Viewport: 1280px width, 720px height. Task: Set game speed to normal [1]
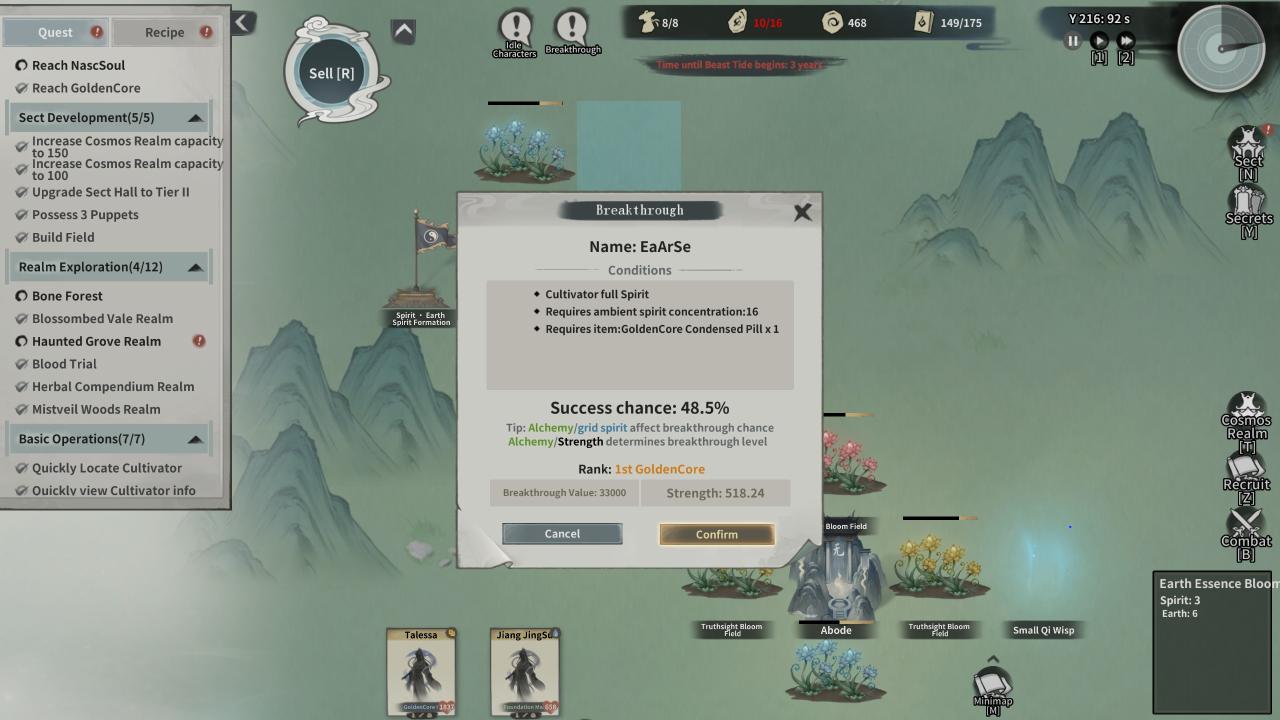(1099, 41)
